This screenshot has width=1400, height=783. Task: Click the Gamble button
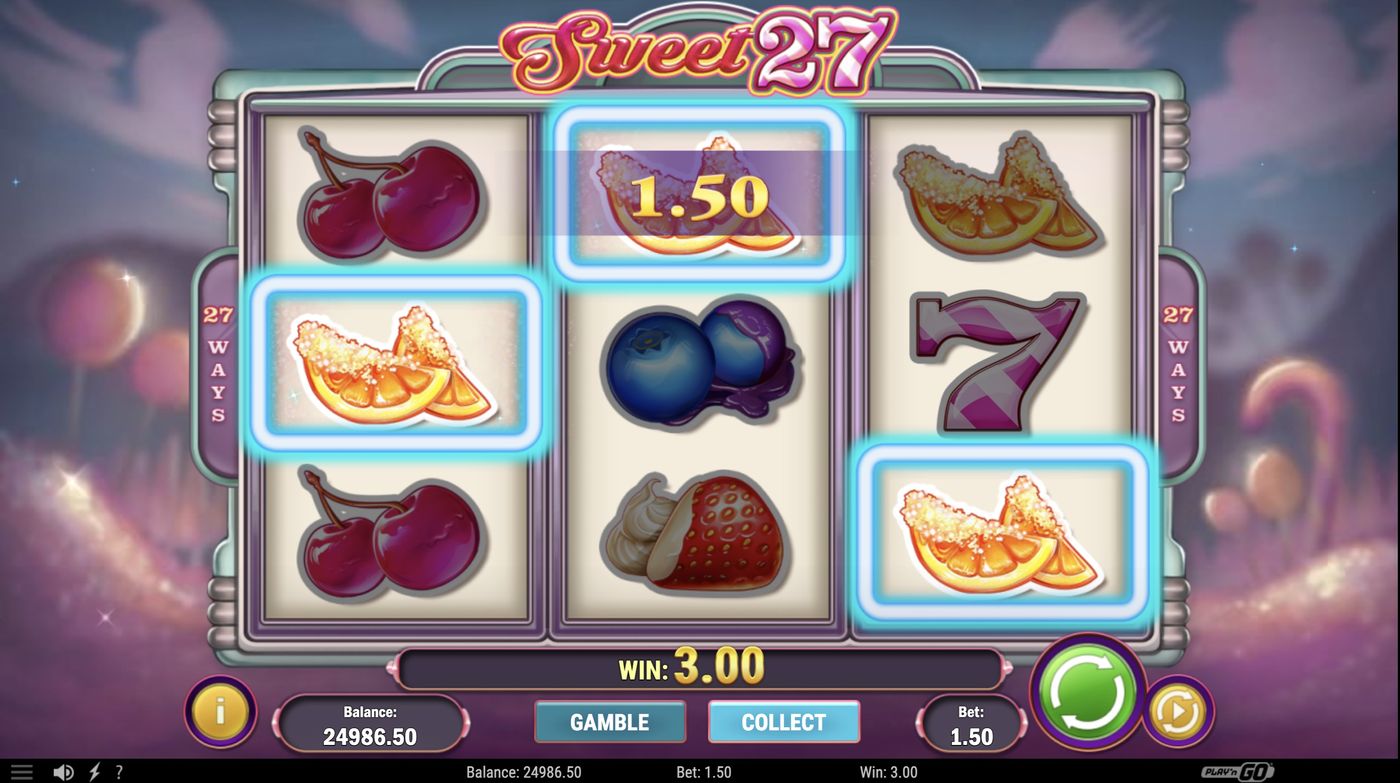[610, 722]
